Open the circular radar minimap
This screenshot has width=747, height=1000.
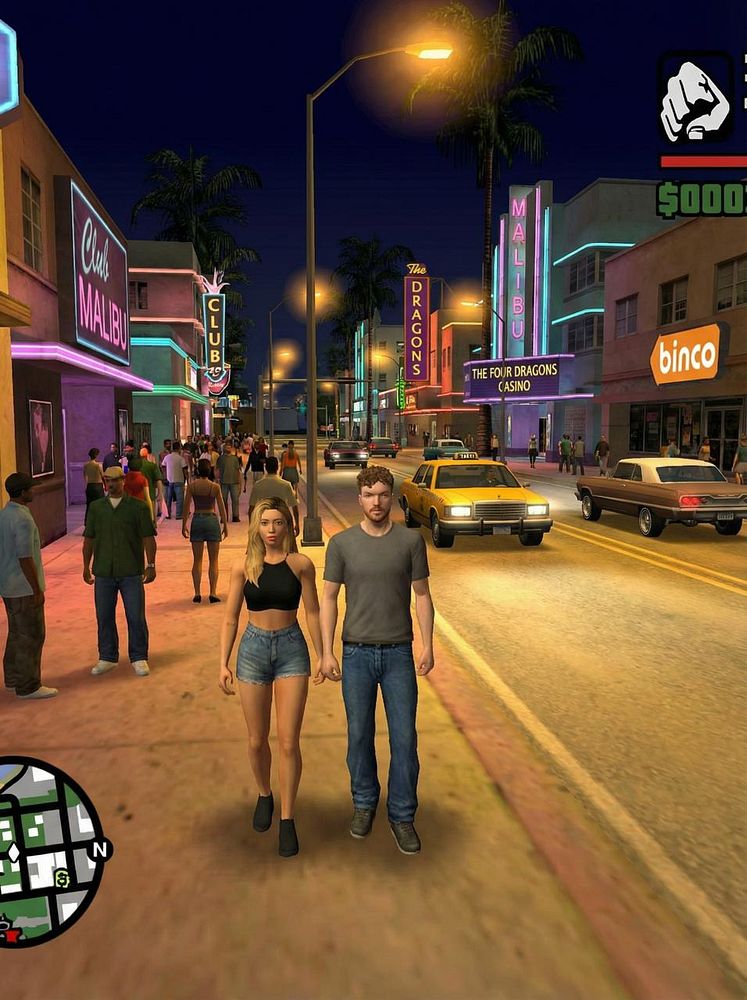pos(45,851)
